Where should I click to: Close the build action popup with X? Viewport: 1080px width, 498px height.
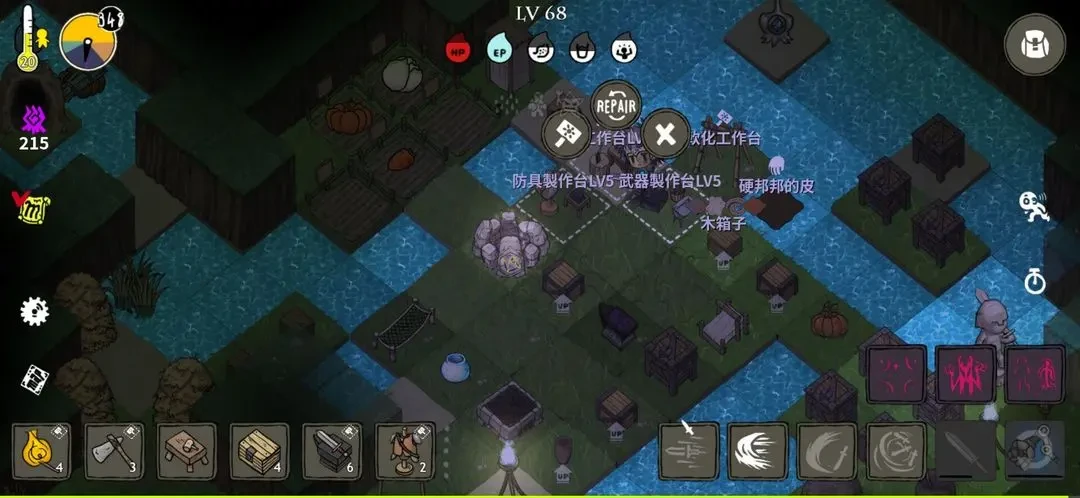(665, 134)
